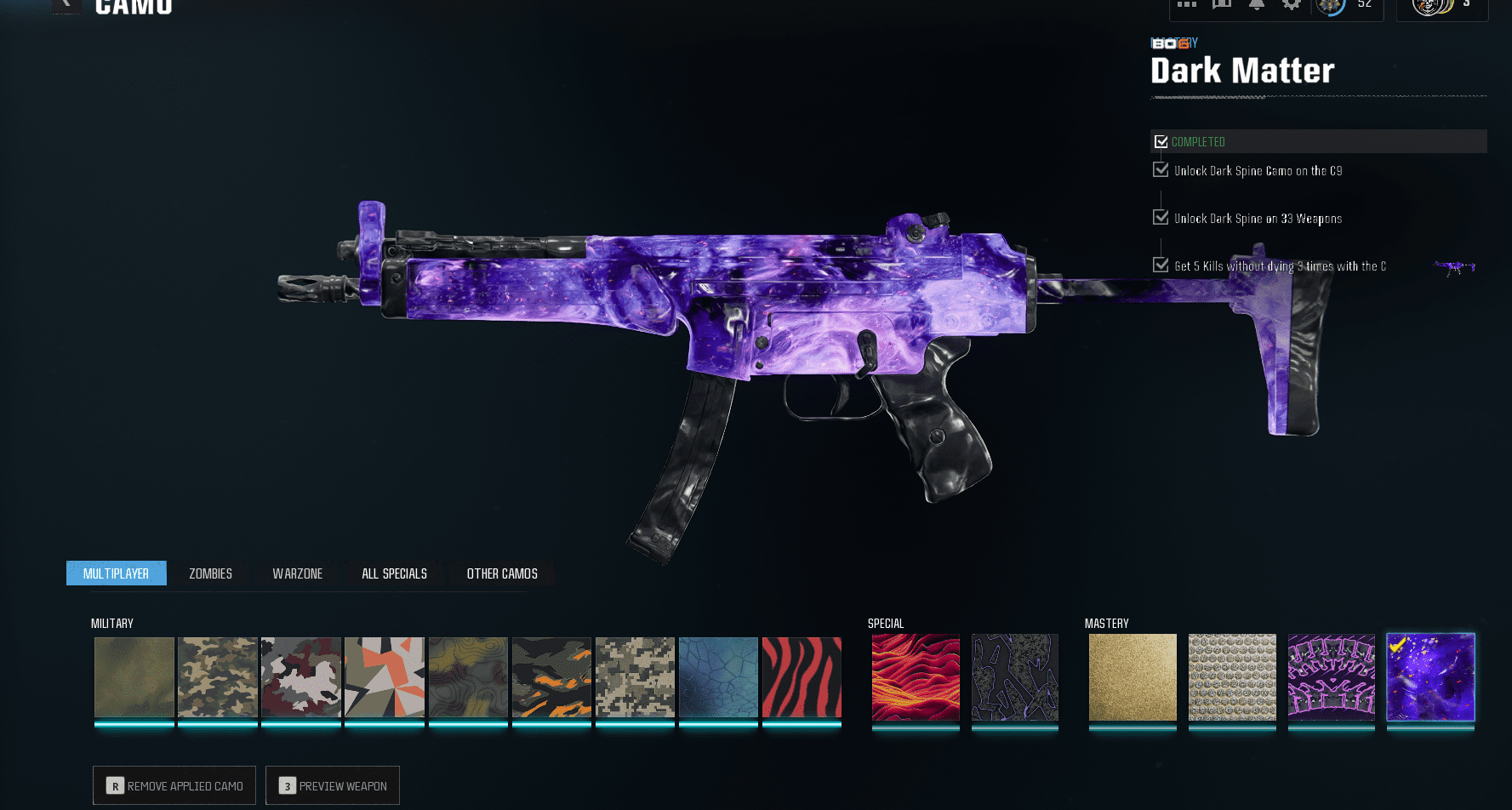Choose the orange and grey geometric camo
Screen dimensions: 1512x810
pos(385,677)
